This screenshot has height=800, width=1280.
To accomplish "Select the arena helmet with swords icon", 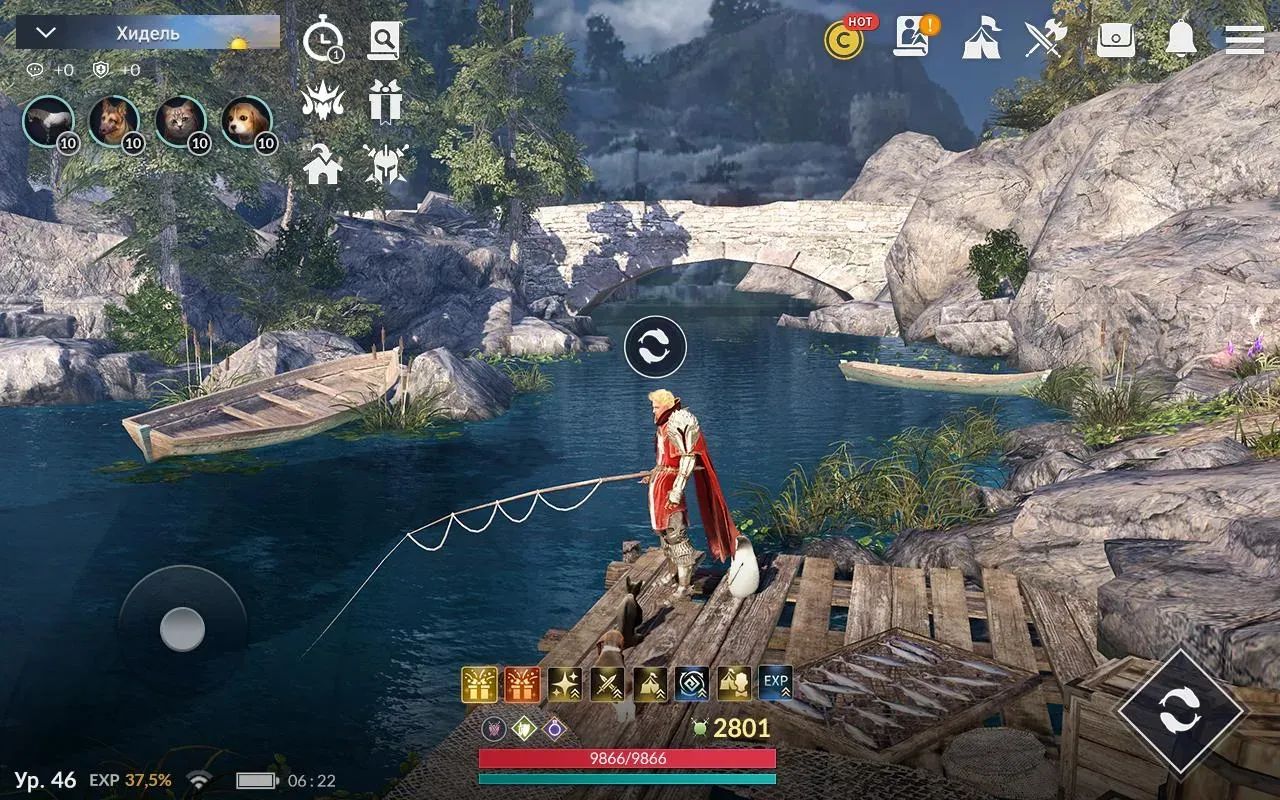I will pyautogui.click(x=384, y=166).
